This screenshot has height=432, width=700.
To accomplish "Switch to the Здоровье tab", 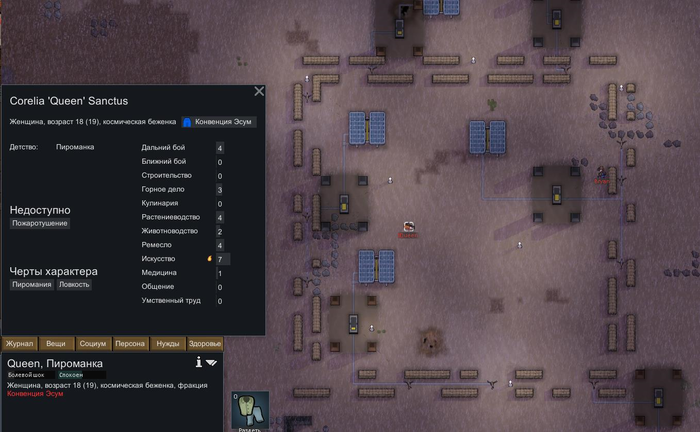I will tap(204, 344).
